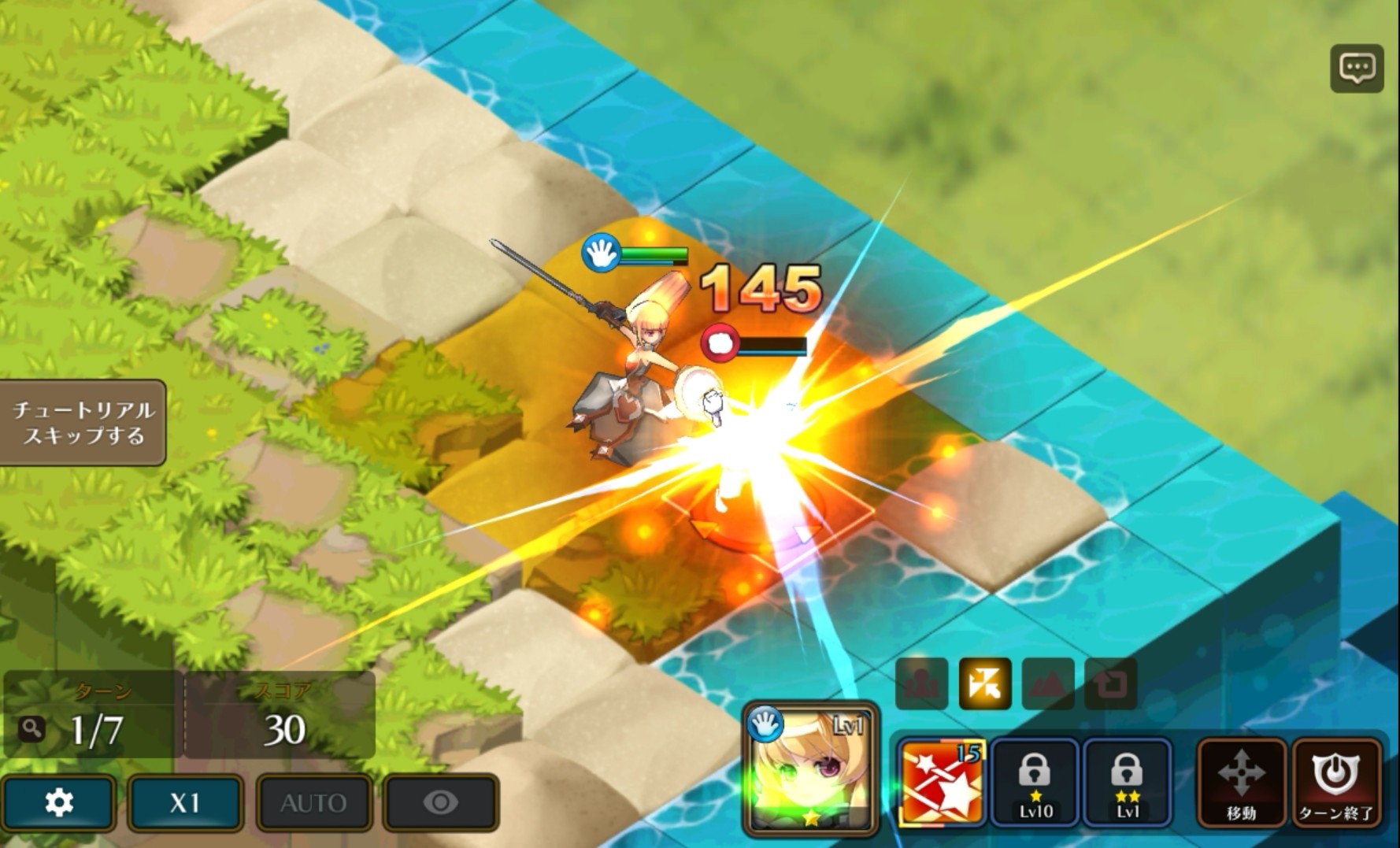Enable AUTO battle mode

point(313,802)
